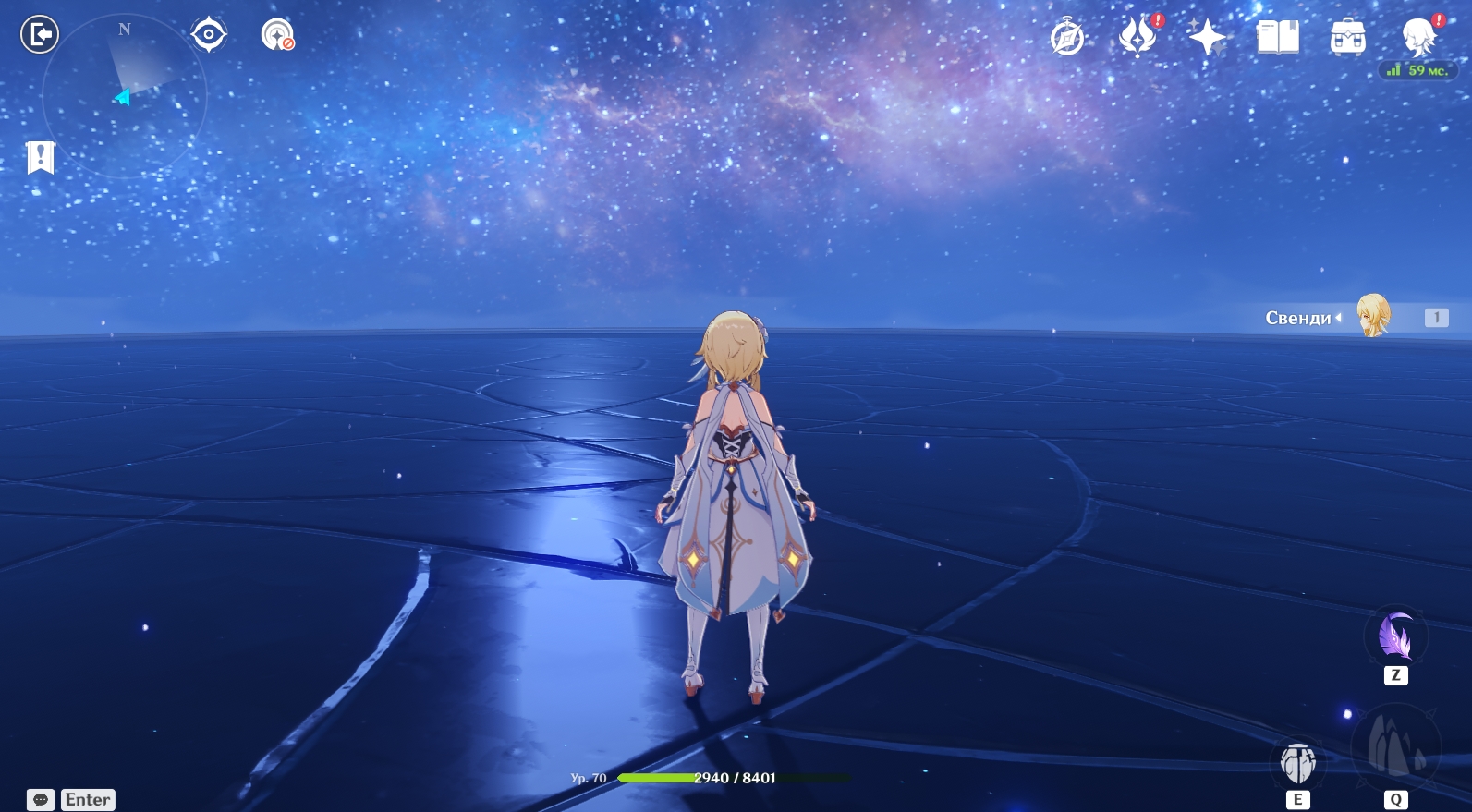Activate the elemental skill icon
This screenshot has height=812, width=1472.
pyautogui.click(x=1298, y=762)
